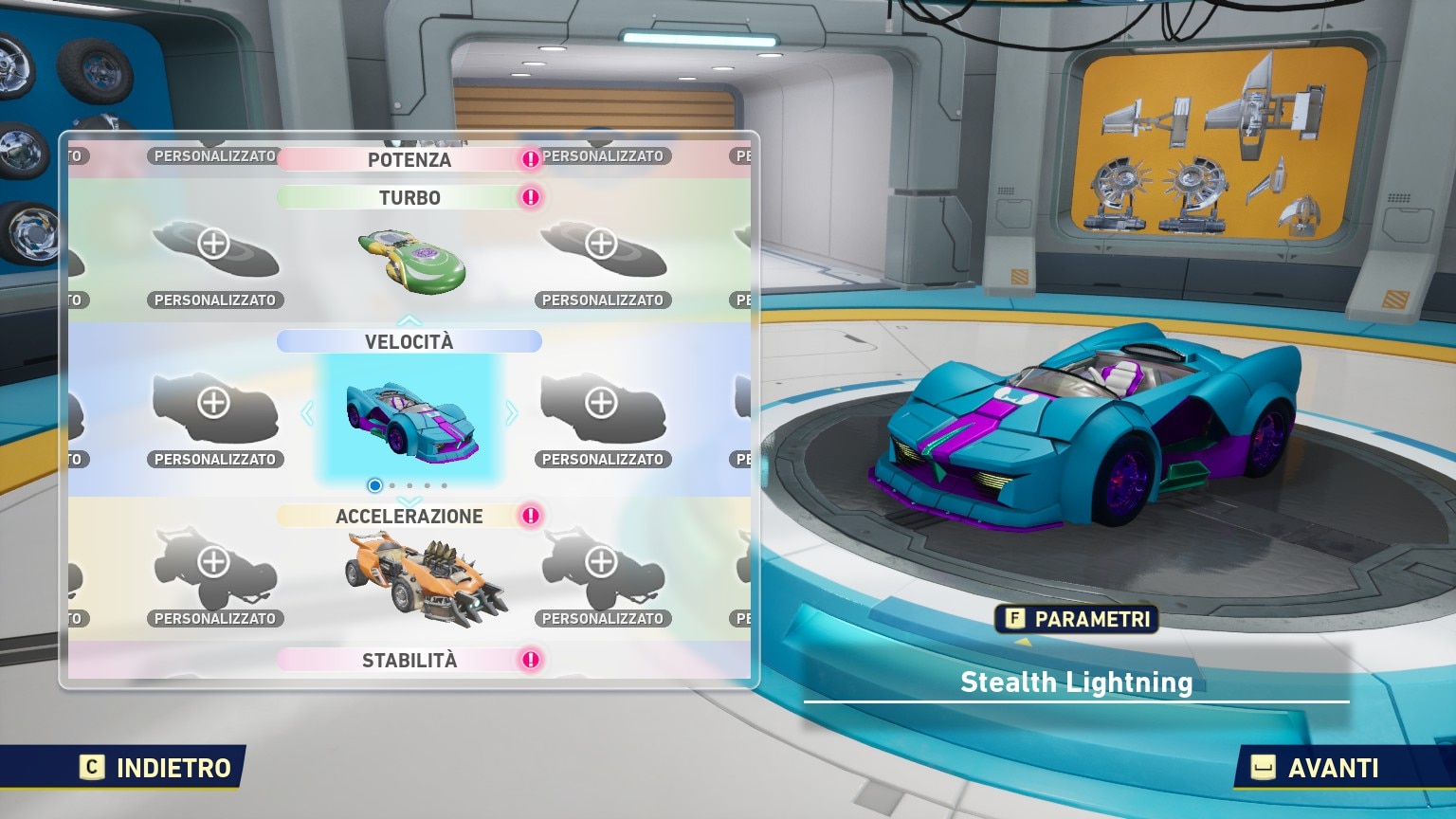Click the right arrow beside the blue car
The width and height of the screenshot is (1456, 819).
512,413
